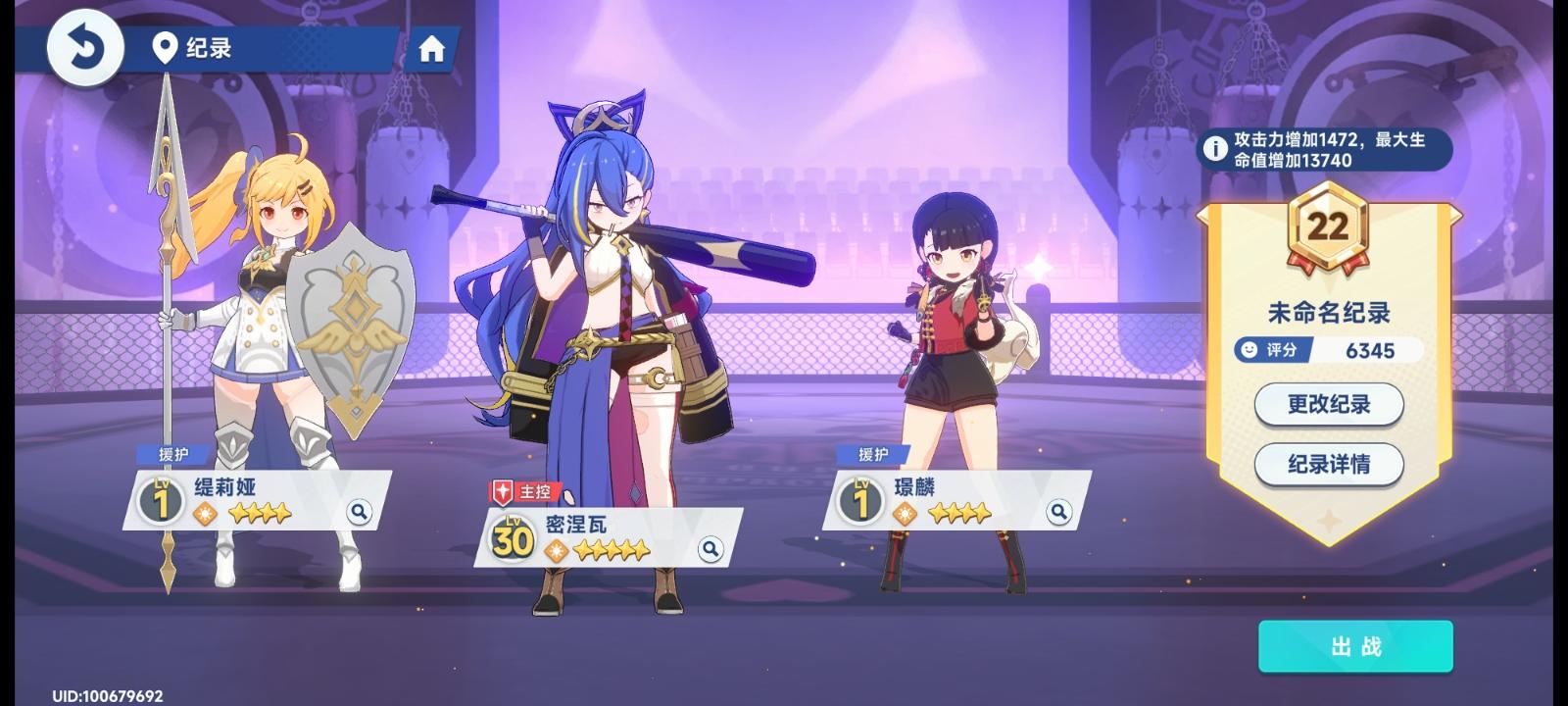The height and width of the screenshot is (706, 1568).
Task: Click the info icon on the stats banner
Action: (1215, 147)
